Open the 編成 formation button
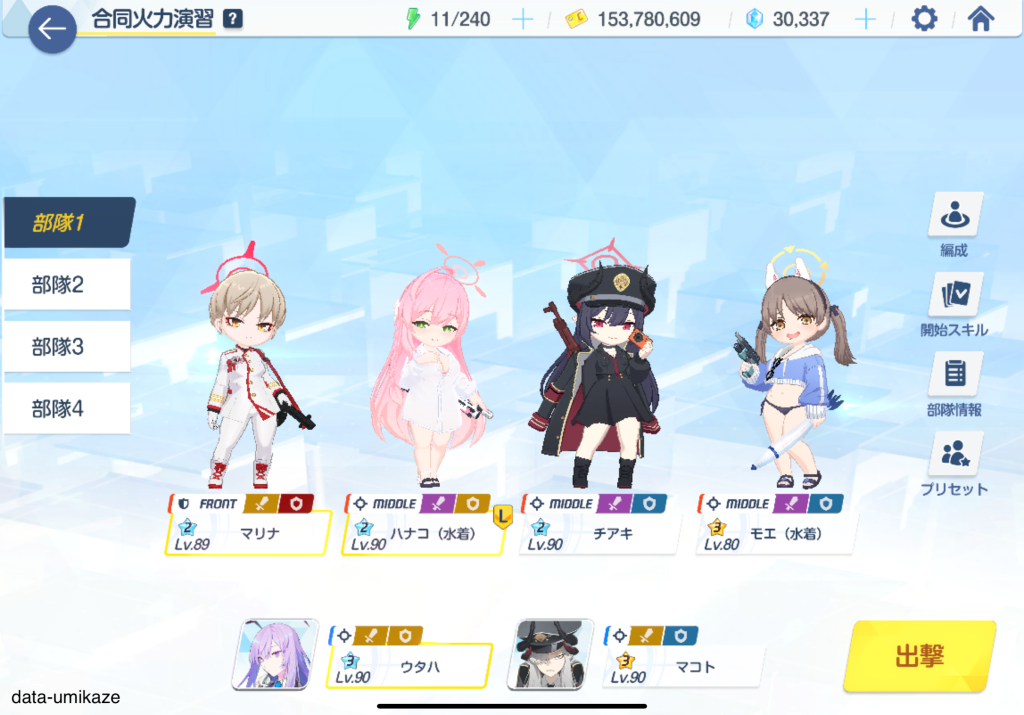The image size is (1024, 715). (954, 224)
